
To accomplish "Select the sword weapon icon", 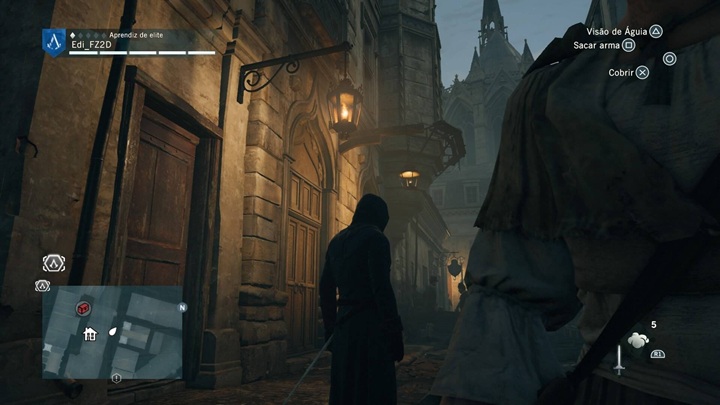I will [619, 359].
